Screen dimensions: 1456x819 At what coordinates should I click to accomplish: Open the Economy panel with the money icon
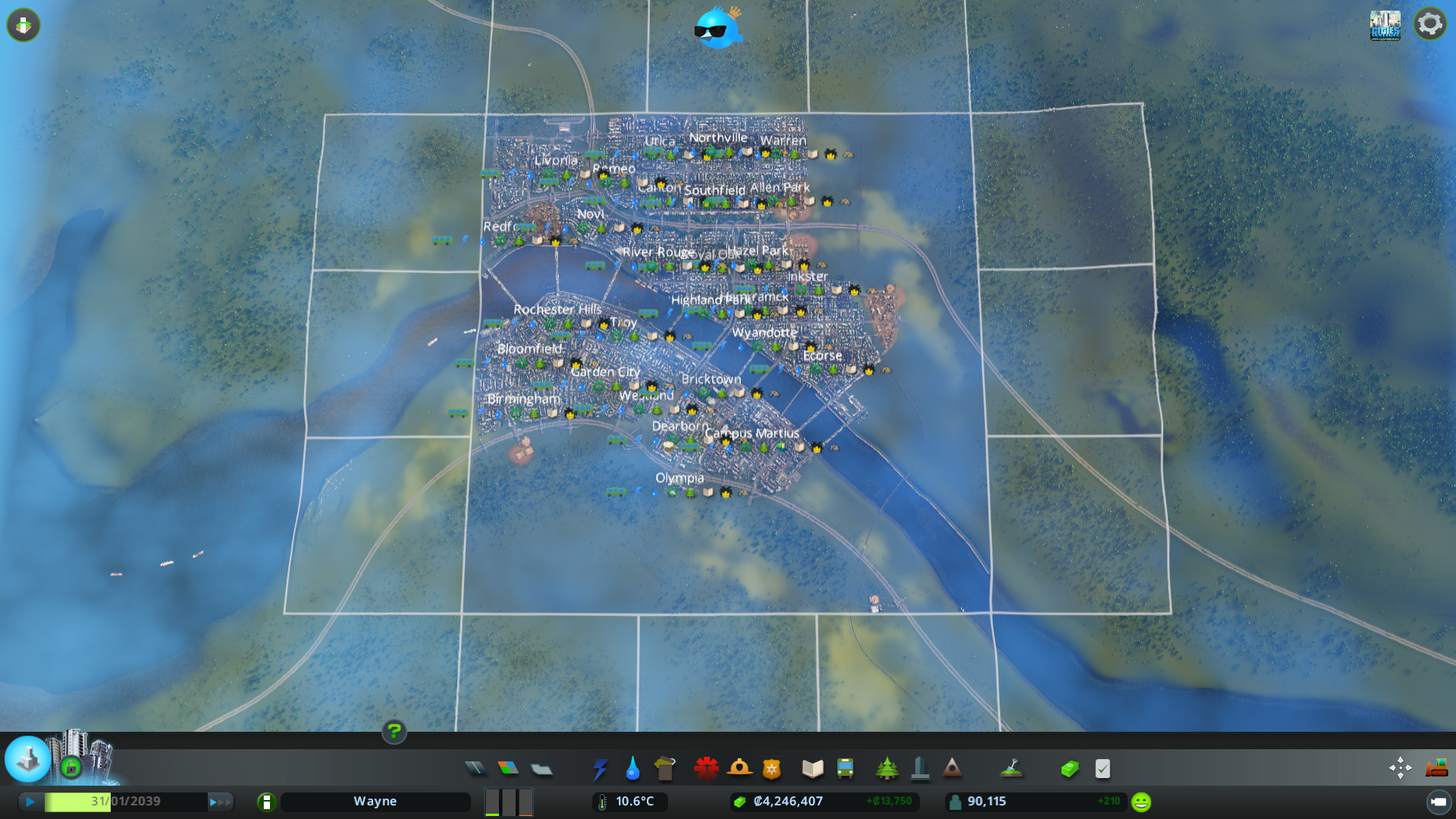click(1069, 768)
